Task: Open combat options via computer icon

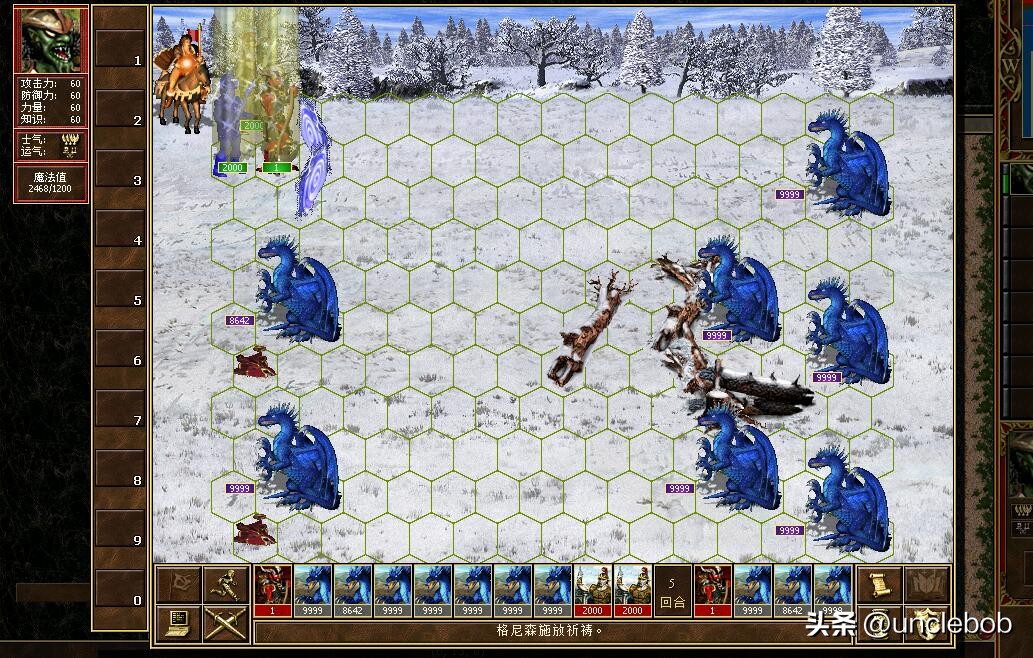Action: pos(179,623)
